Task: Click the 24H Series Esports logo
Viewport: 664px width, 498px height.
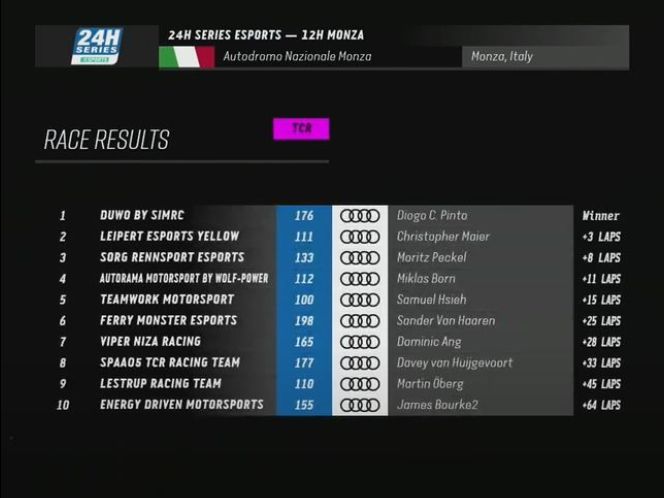Action: tap(96, 46)
